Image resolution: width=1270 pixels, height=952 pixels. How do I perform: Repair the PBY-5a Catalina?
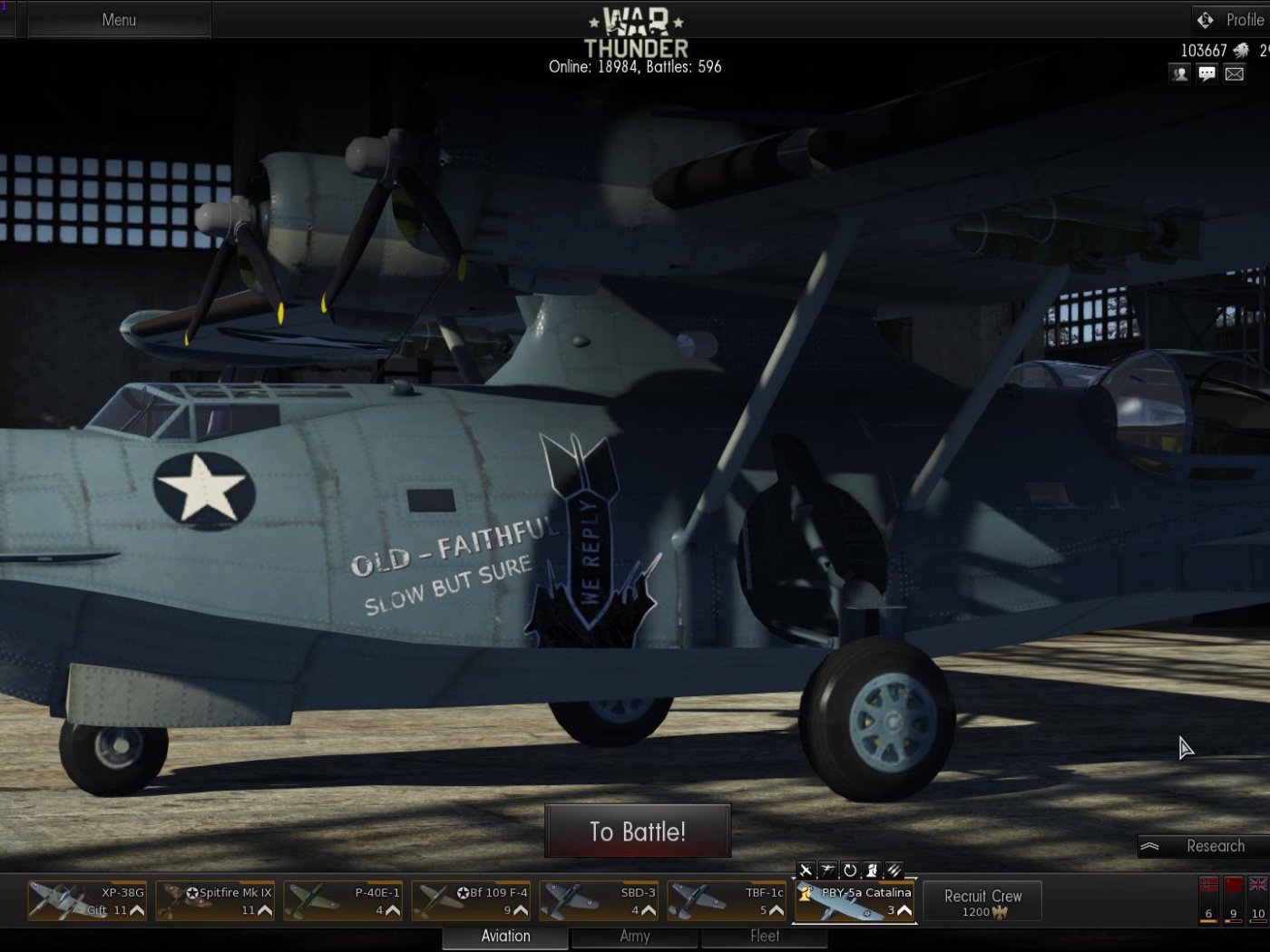tap(849, 869)
